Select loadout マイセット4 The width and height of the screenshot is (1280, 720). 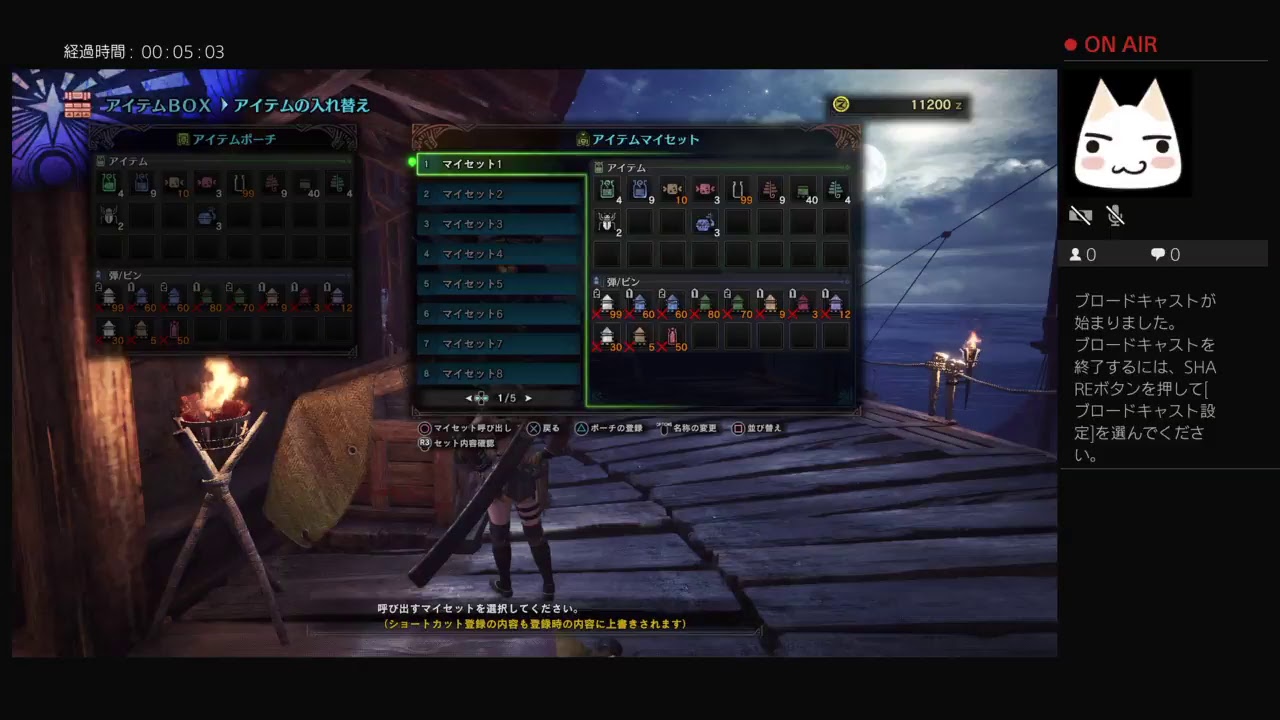tap(500, 254)
